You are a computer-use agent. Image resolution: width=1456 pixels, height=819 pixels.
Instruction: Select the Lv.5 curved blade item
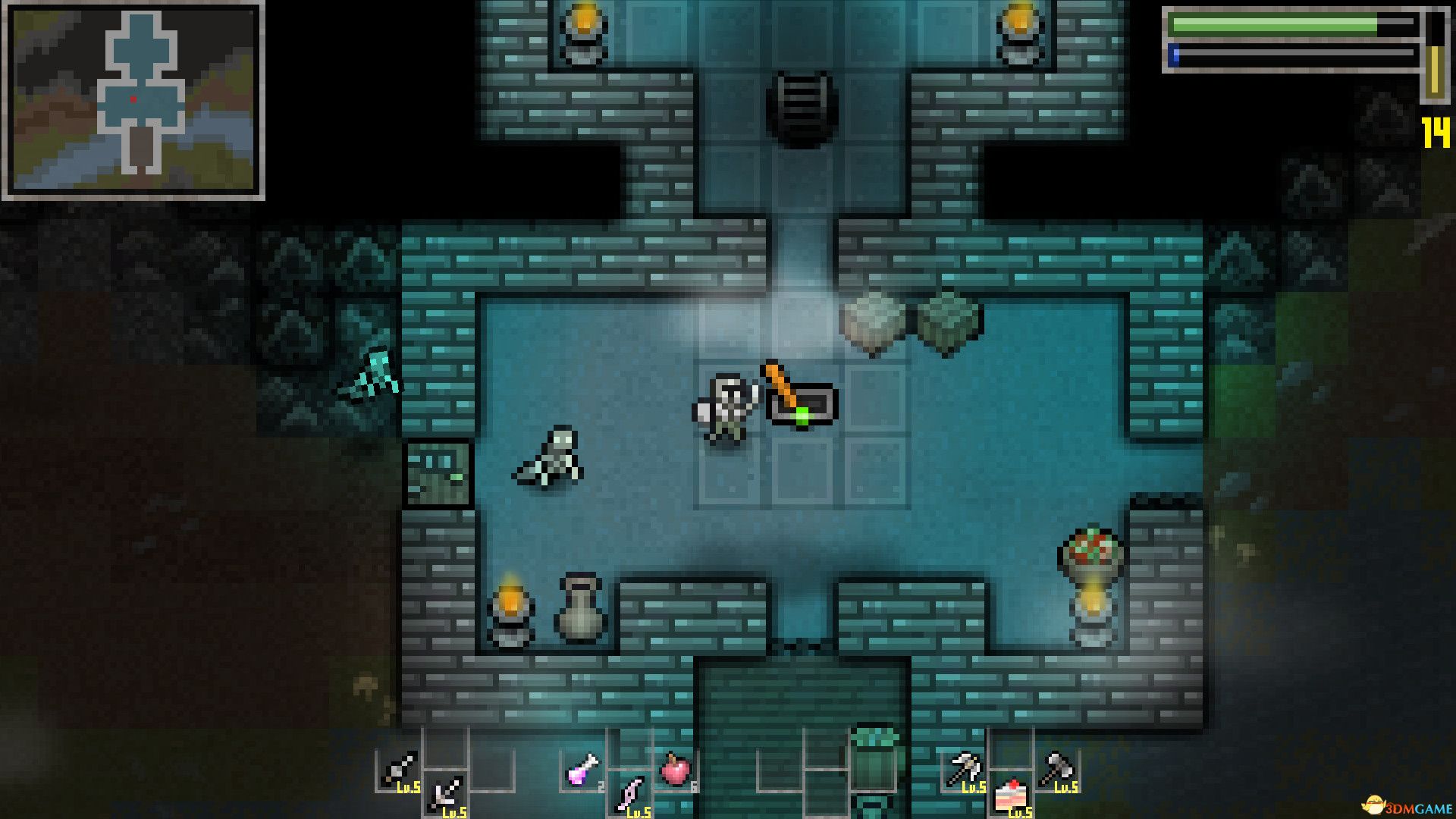coord(630,792)
